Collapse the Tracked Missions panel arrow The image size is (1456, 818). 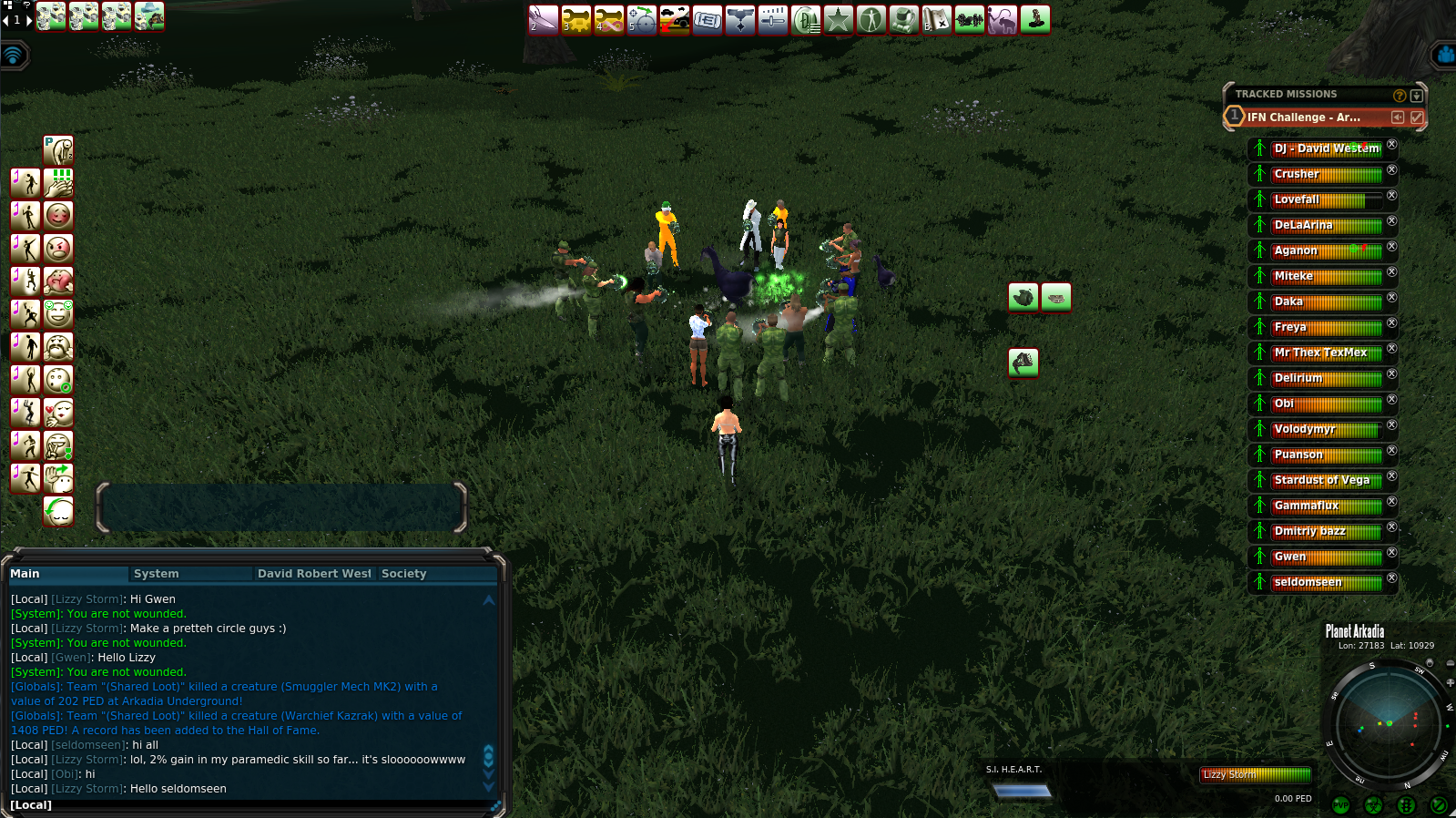point(1416,95)
